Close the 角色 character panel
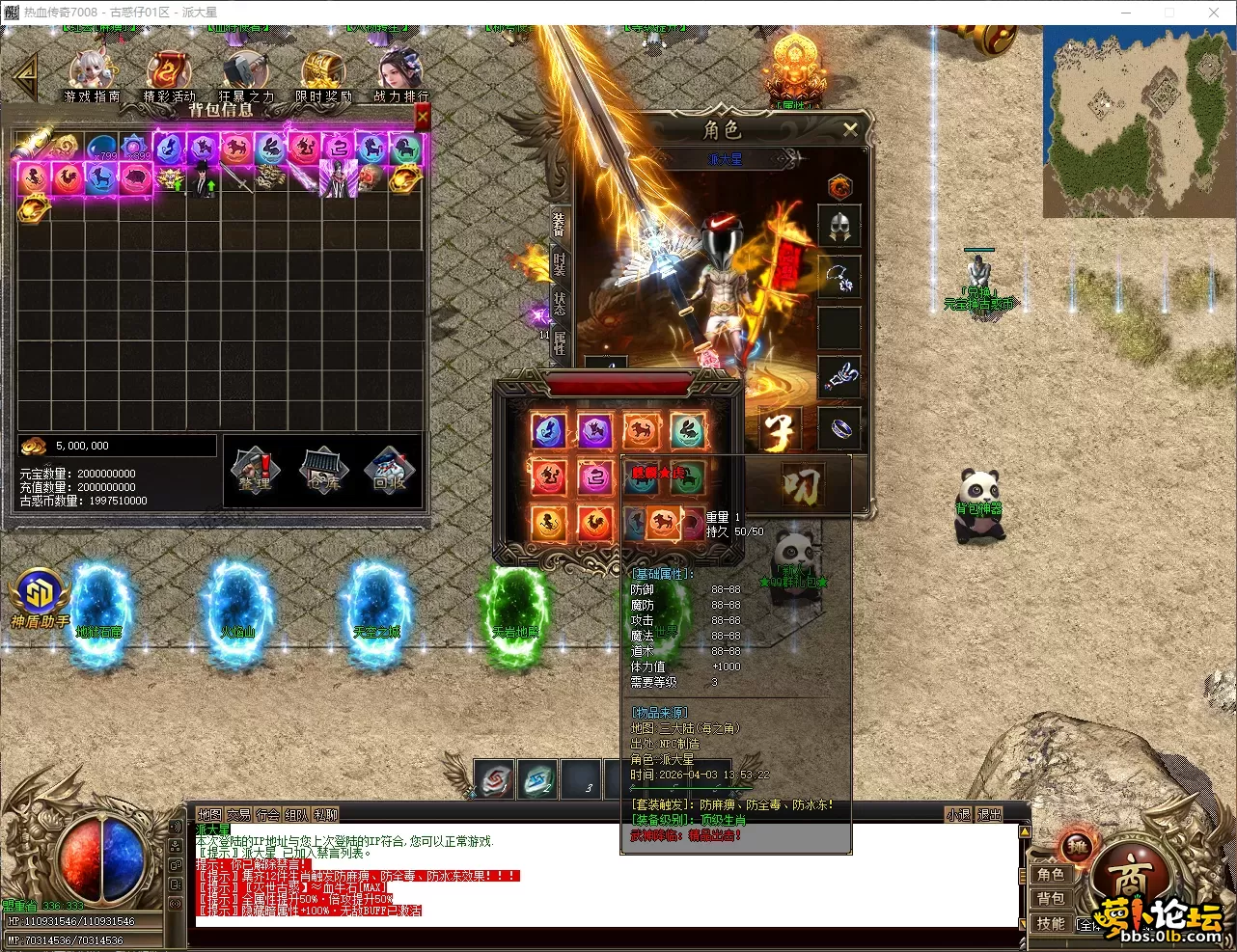1237x952 pixels. click(x=850, y=129)
